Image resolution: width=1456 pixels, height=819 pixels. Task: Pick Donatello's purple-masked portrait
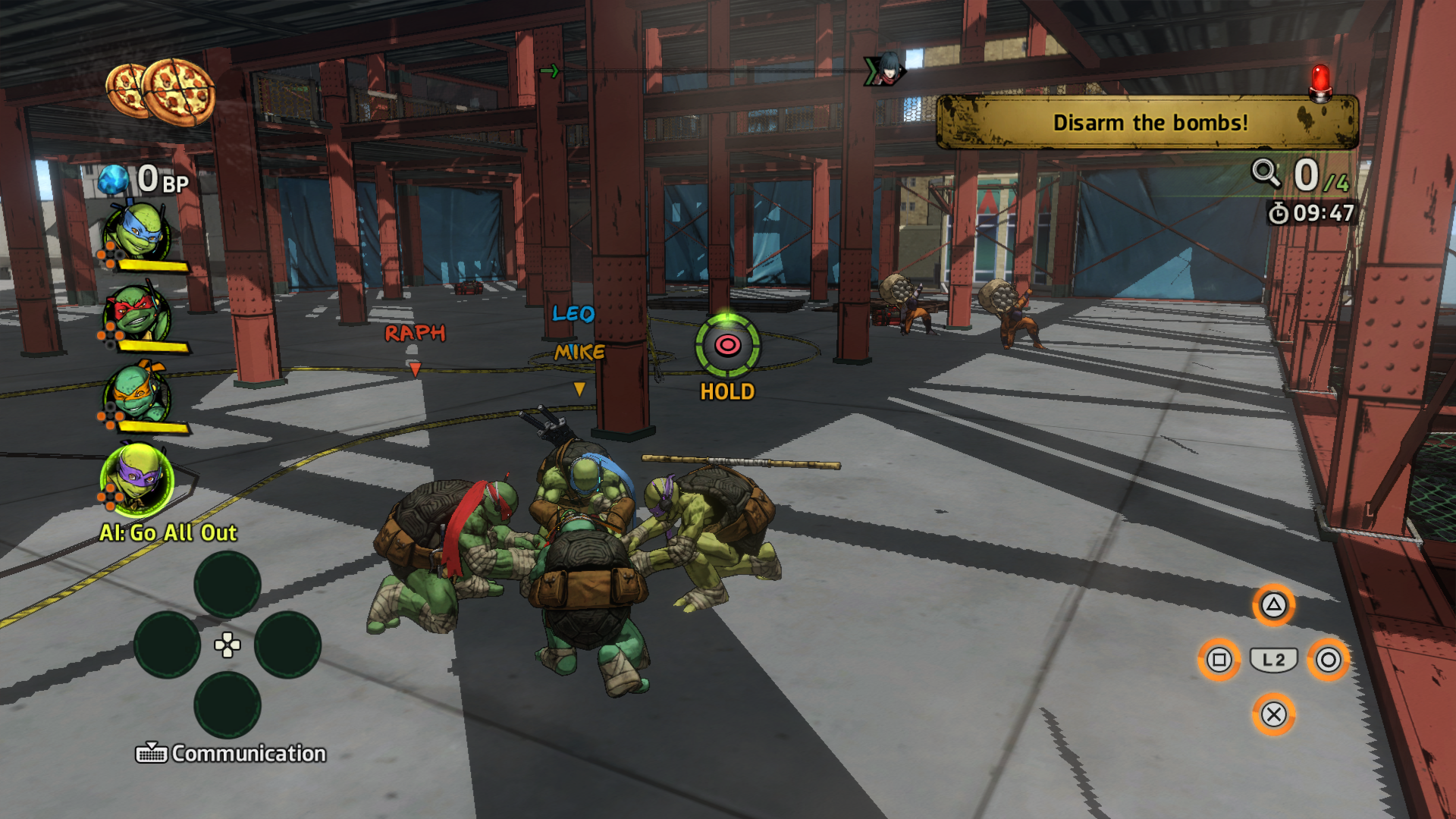[137, 479]
